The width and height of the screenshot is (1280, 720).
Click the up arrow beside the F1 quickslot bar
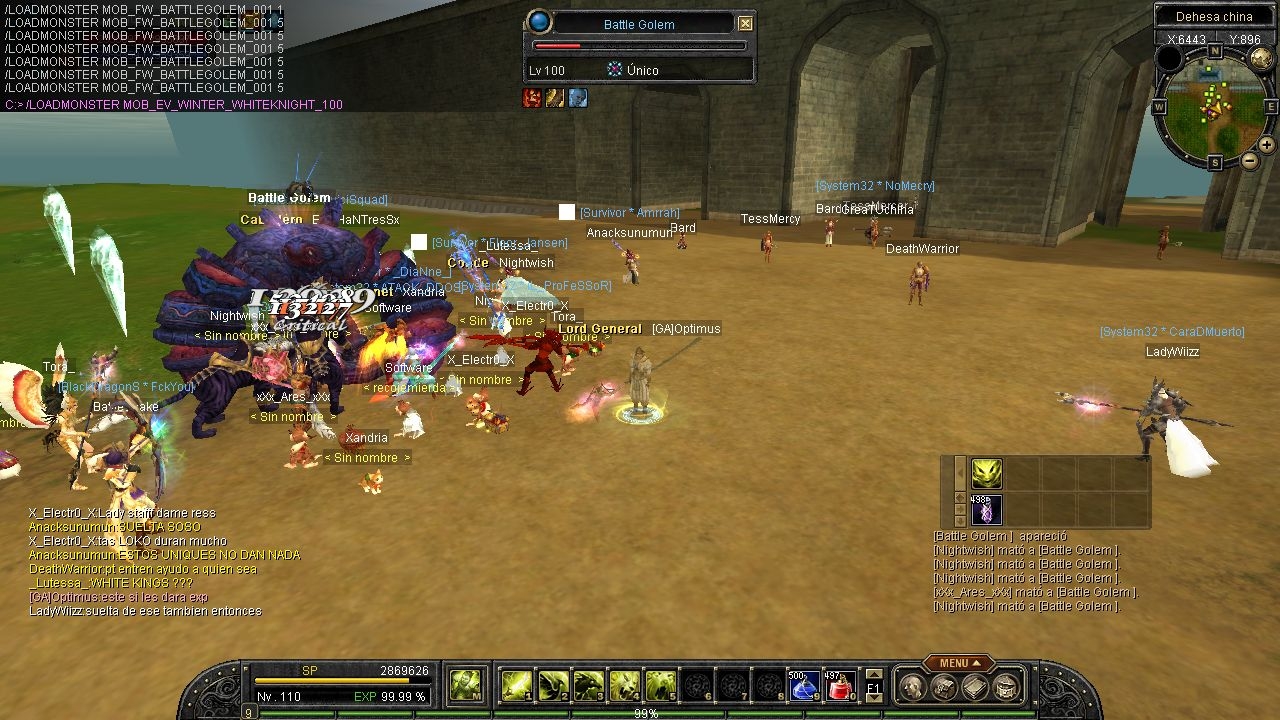pos(875,676)
